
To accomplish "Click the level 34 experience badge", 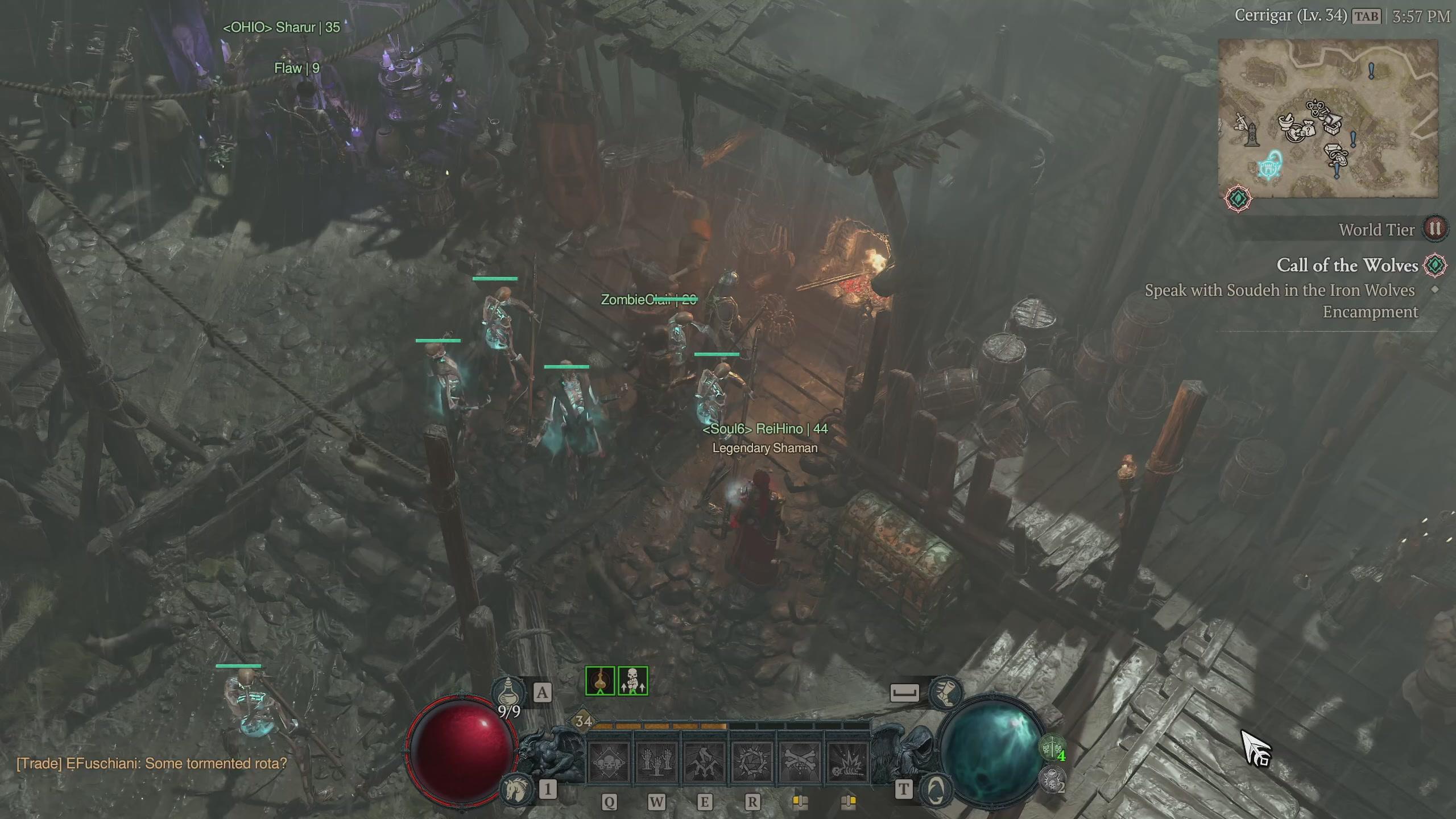I will coord(584,721).
